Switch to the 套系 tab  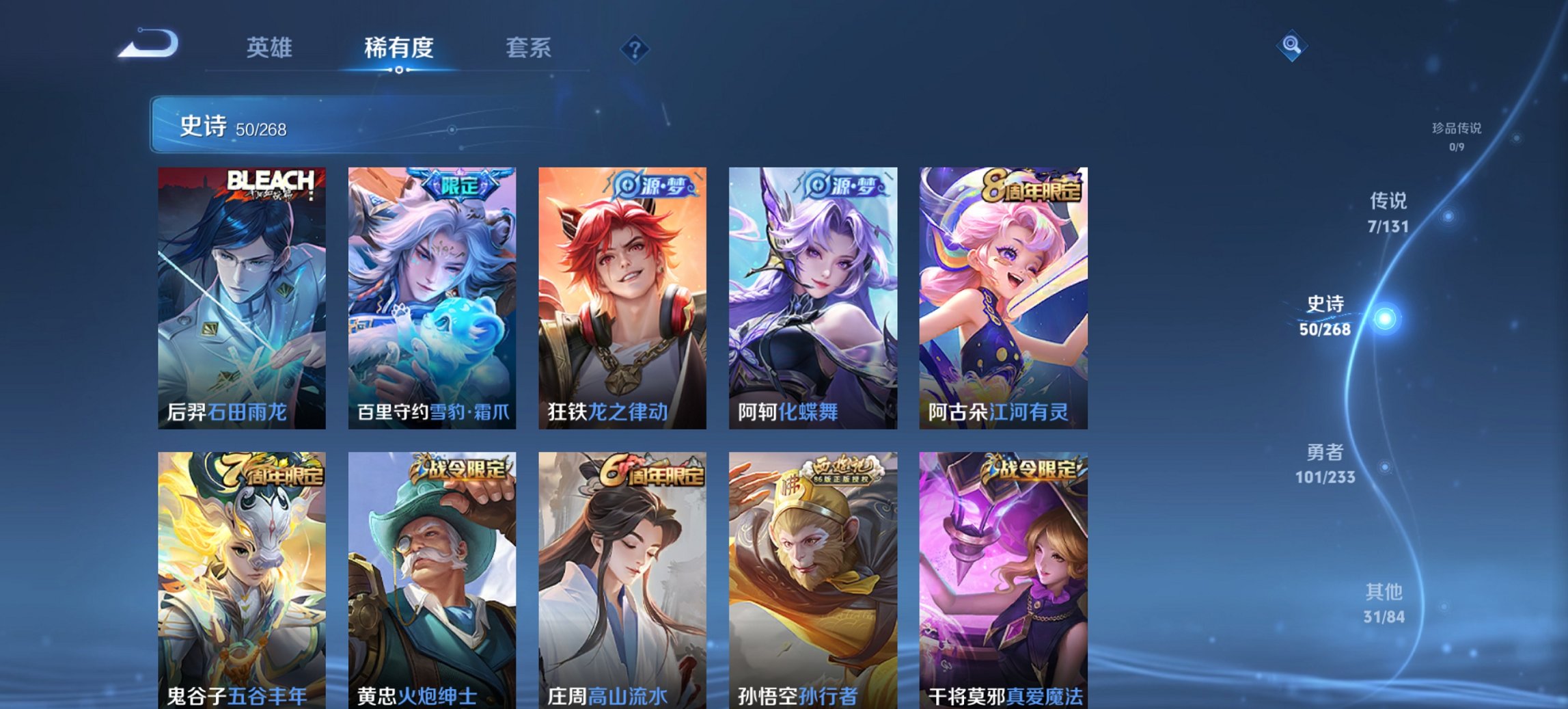click(529, 48)
